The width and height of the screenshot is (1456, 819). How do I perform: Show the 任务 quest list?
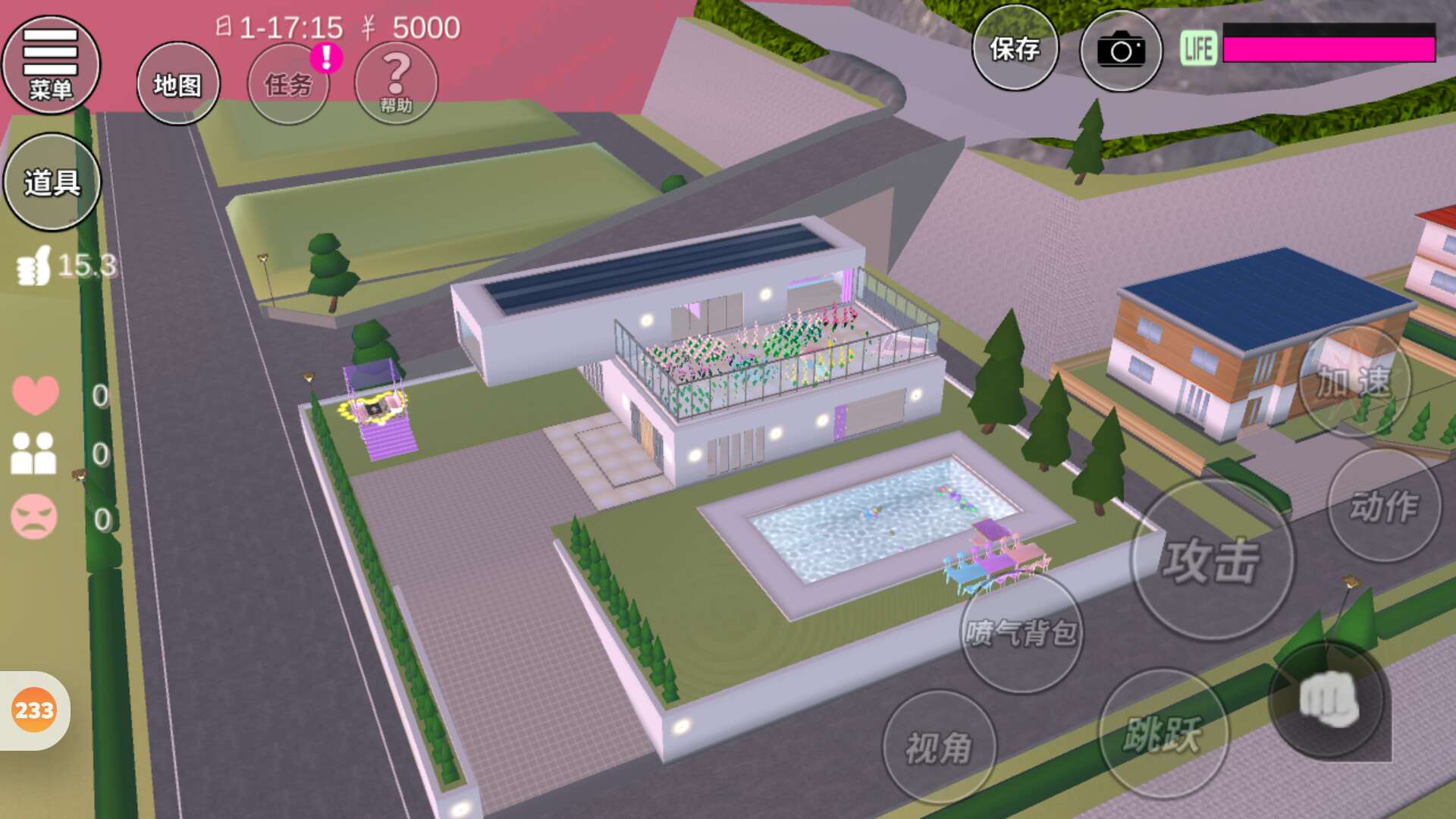(x=288, y=83)
